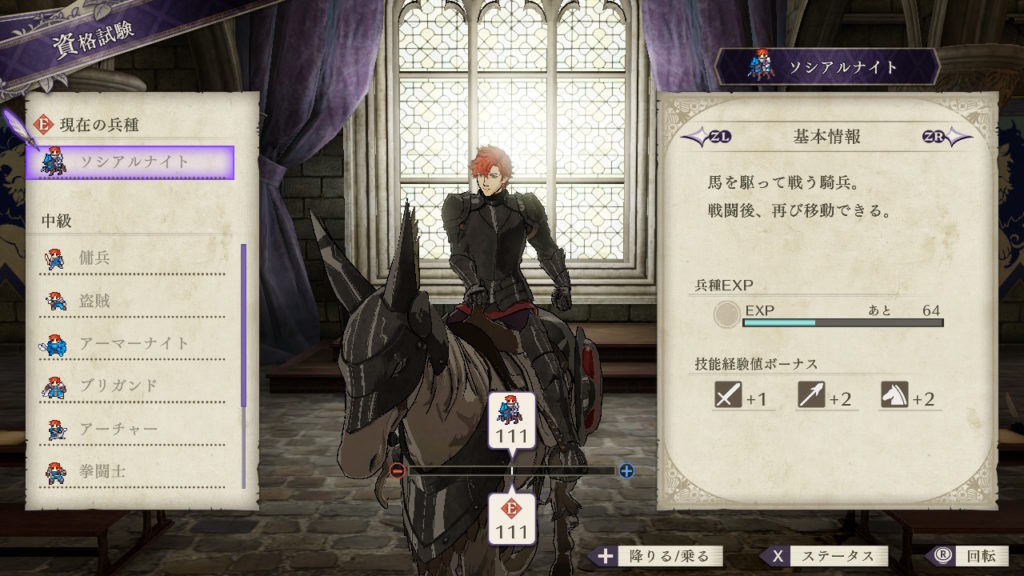This screenshot has height=576, width=1024.
Task: Choose the 傭兵 class from the list
Action: (135, 258)
